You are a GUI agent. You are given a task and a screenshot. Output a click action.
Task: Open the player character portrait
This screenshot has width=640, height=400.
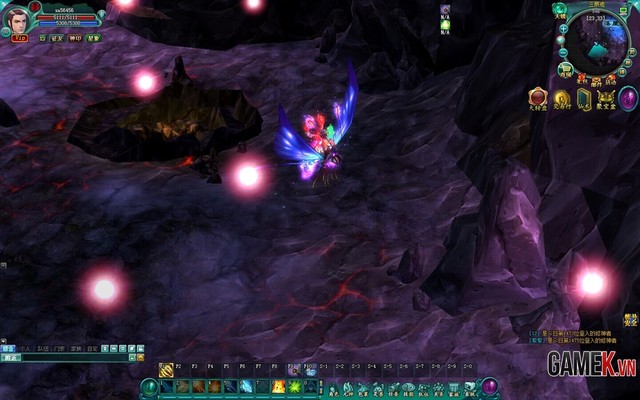pyautogui.click(x=17, y=19)
